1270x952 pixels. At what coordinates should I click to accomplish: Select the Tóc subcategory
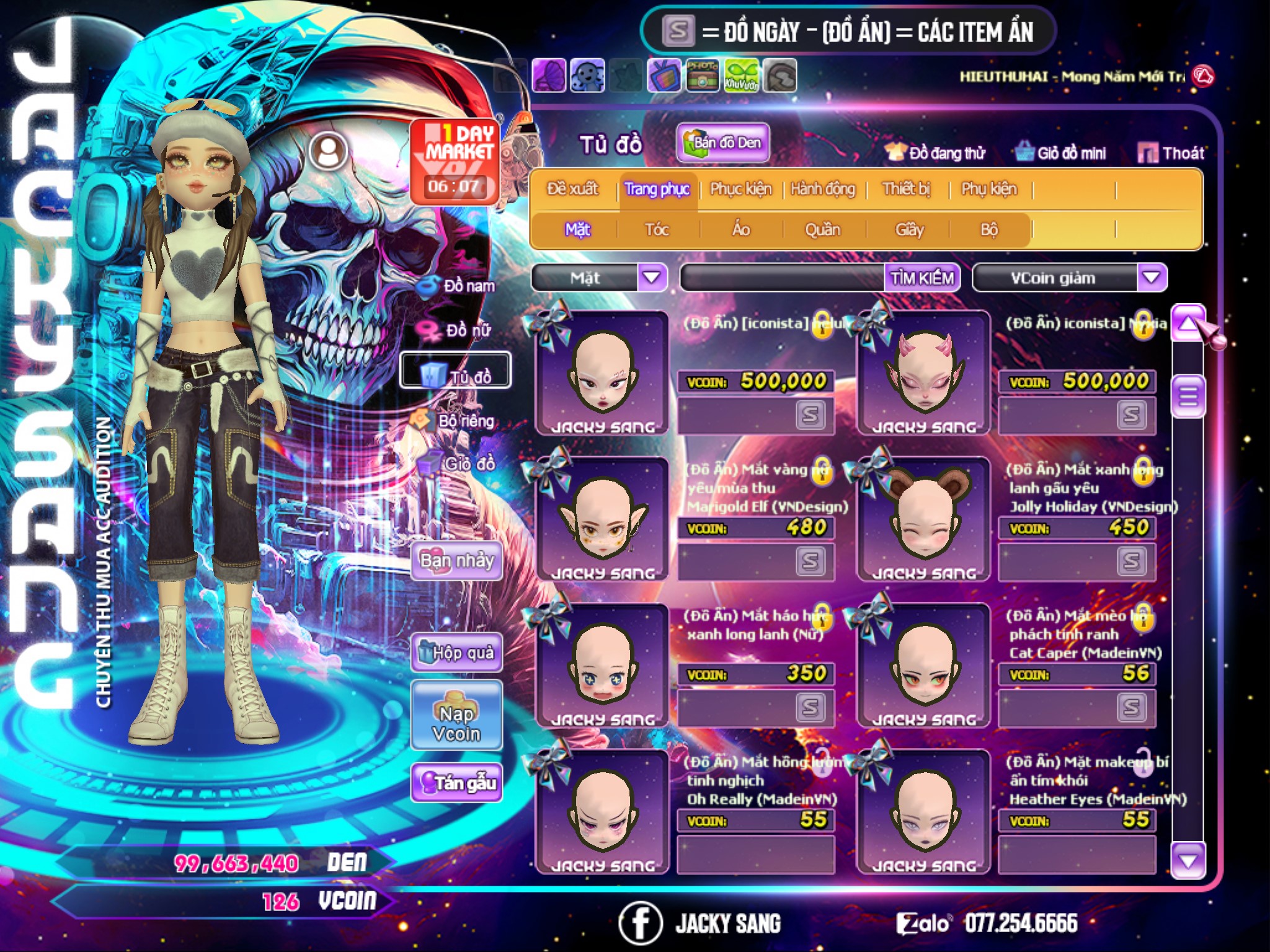pyautogui.click(x=657, y=230)
